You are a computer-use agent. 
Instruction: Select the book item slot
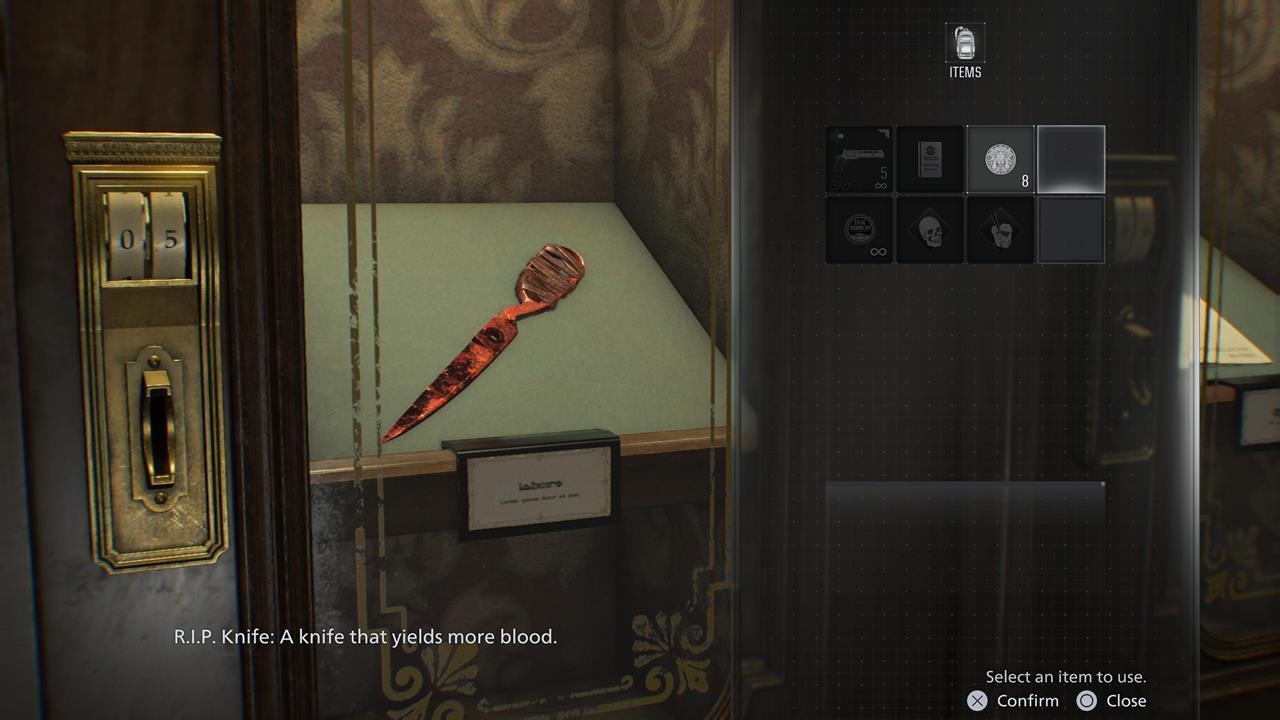(930, 159)
